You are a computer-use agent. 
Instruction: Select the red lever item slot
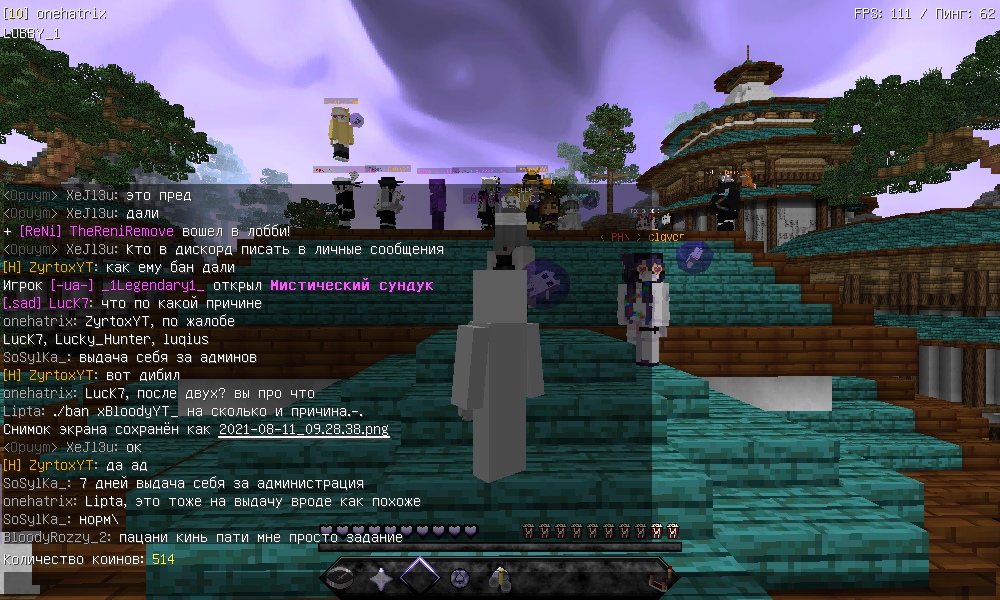click(657, 578)
